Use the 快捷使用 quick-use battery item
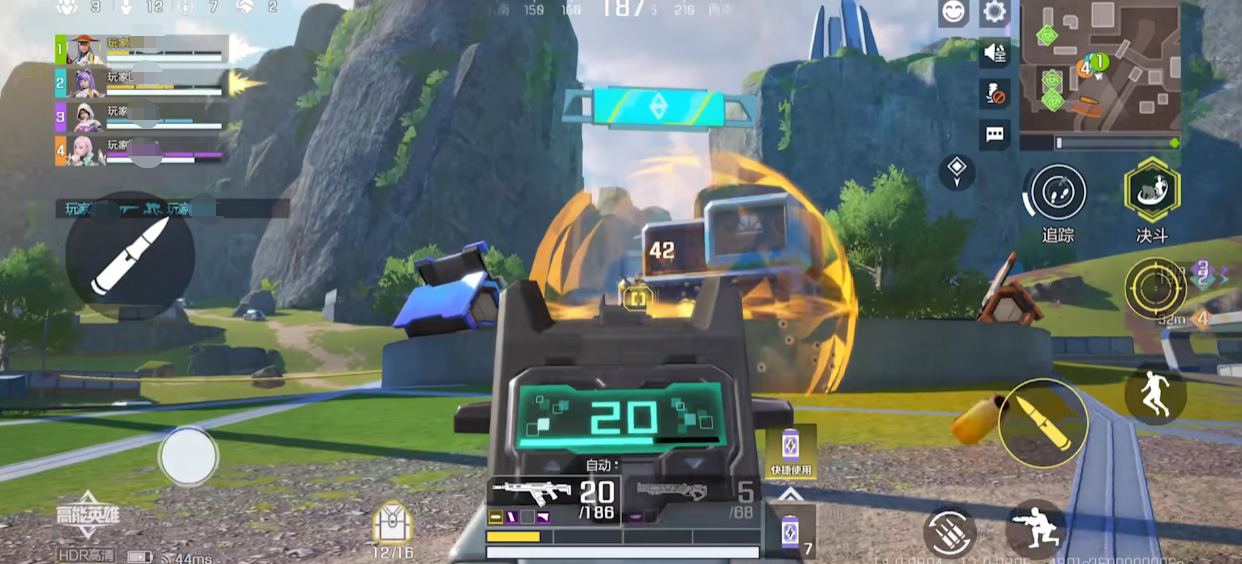This screenshot has height=564, width=1242. coord(790,451)
